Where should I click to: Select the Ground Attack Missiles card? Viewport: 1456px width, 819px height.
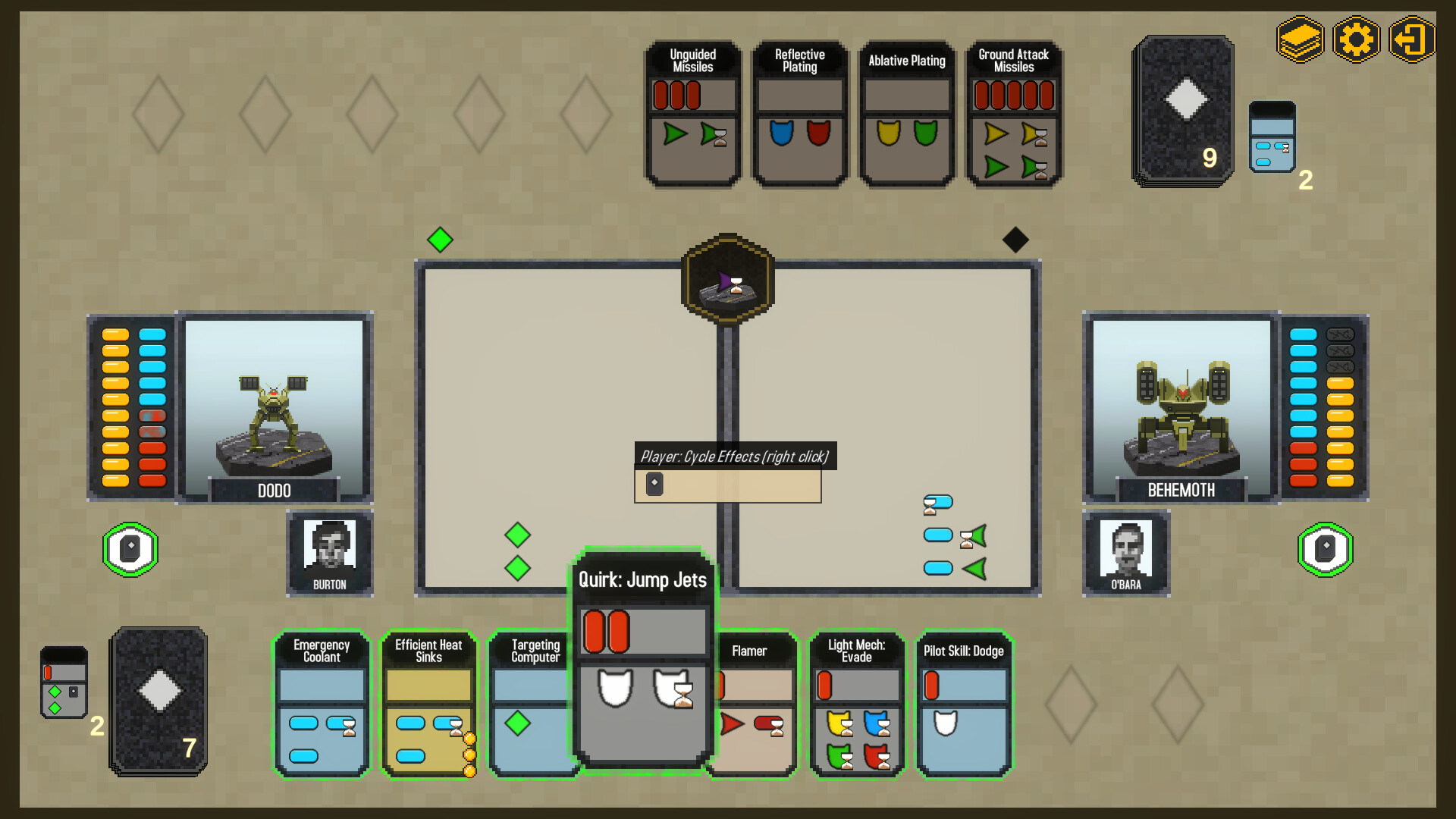pyautogui.click(x=1013, y=114)
